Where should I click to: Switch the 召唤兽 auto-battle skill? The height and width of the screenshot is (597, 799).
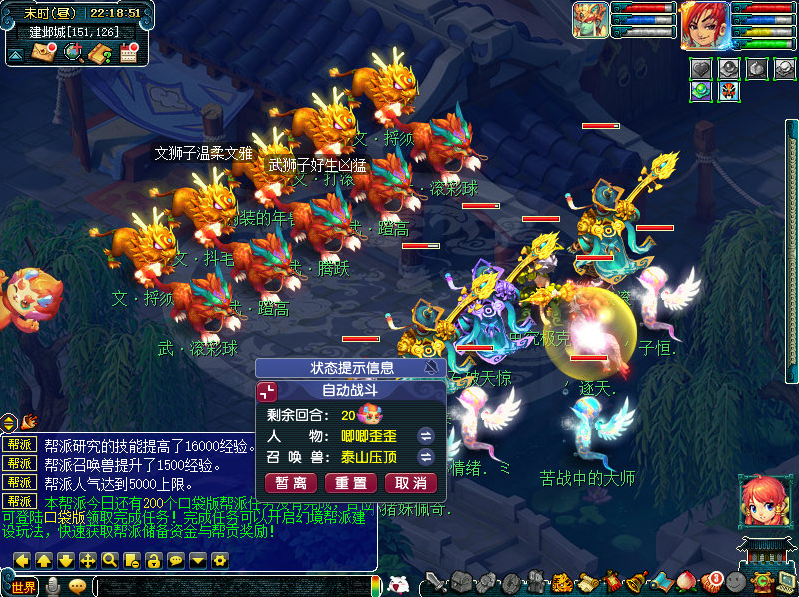(x=425, y=457)
